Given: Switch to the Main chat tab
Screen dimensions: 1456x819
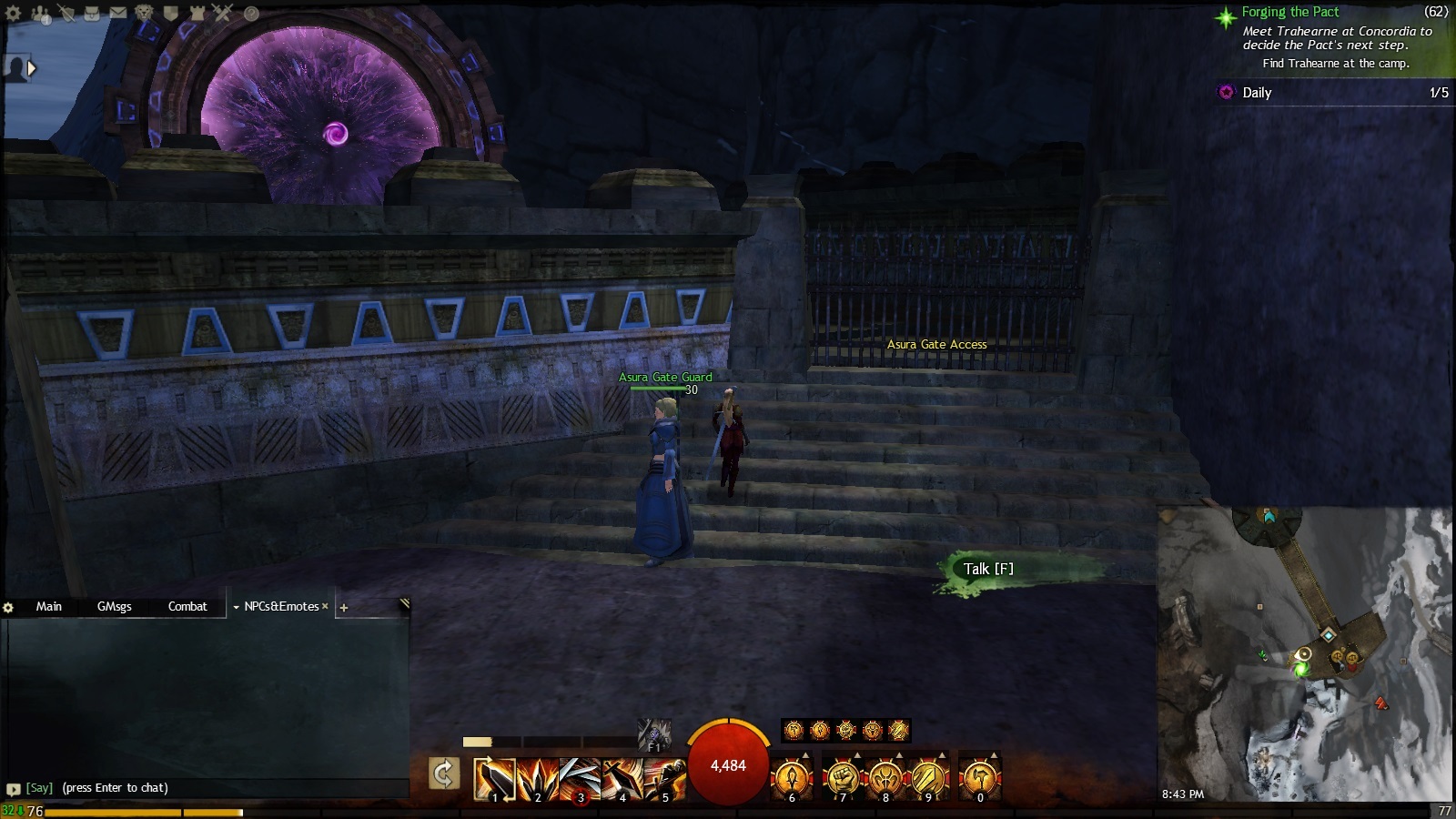Looking at the screenshot, I should pyautogui.click(x=49, y=606).
